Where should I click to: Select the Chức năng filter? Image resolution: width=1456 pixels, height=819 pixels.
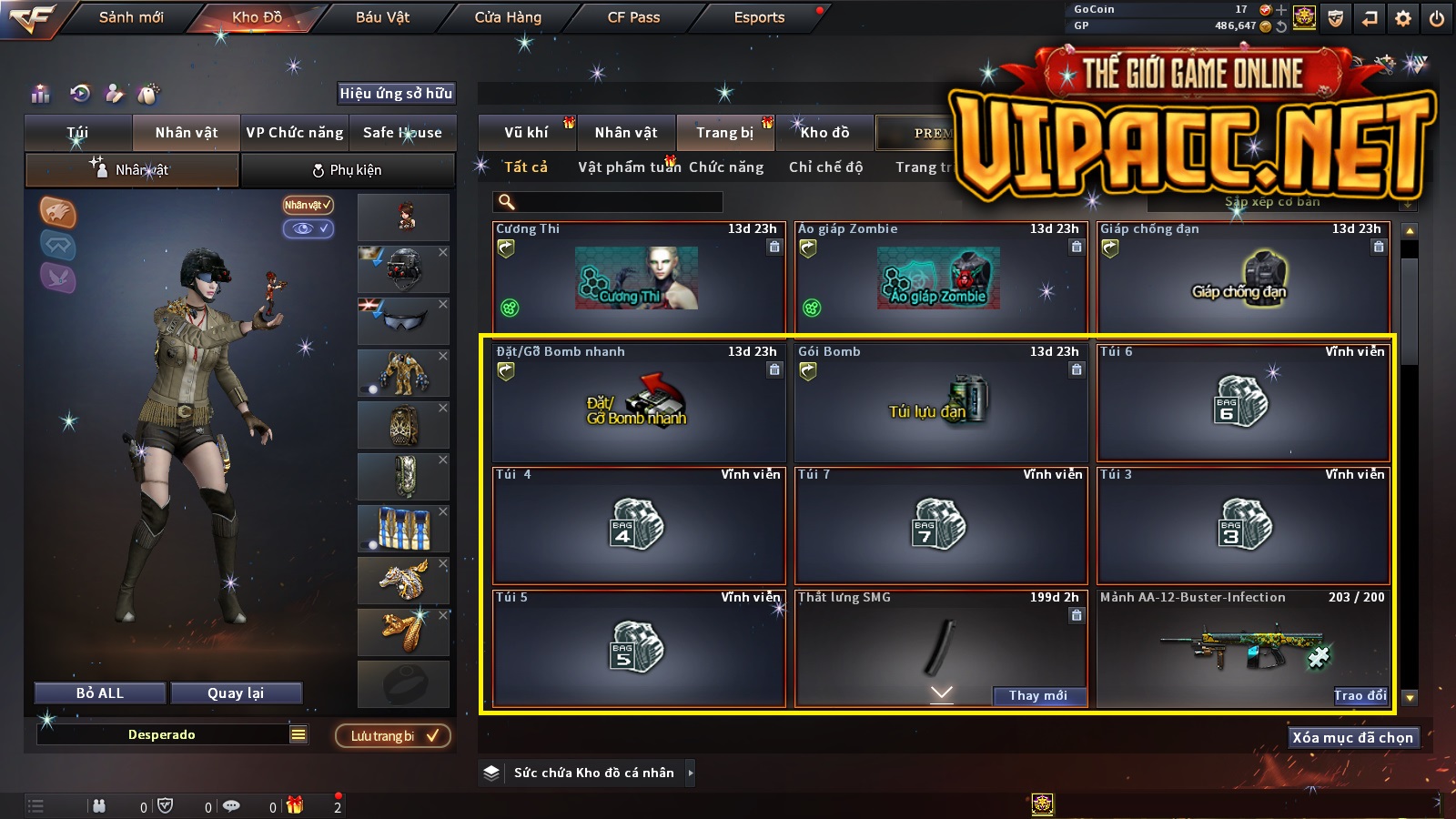726,167
